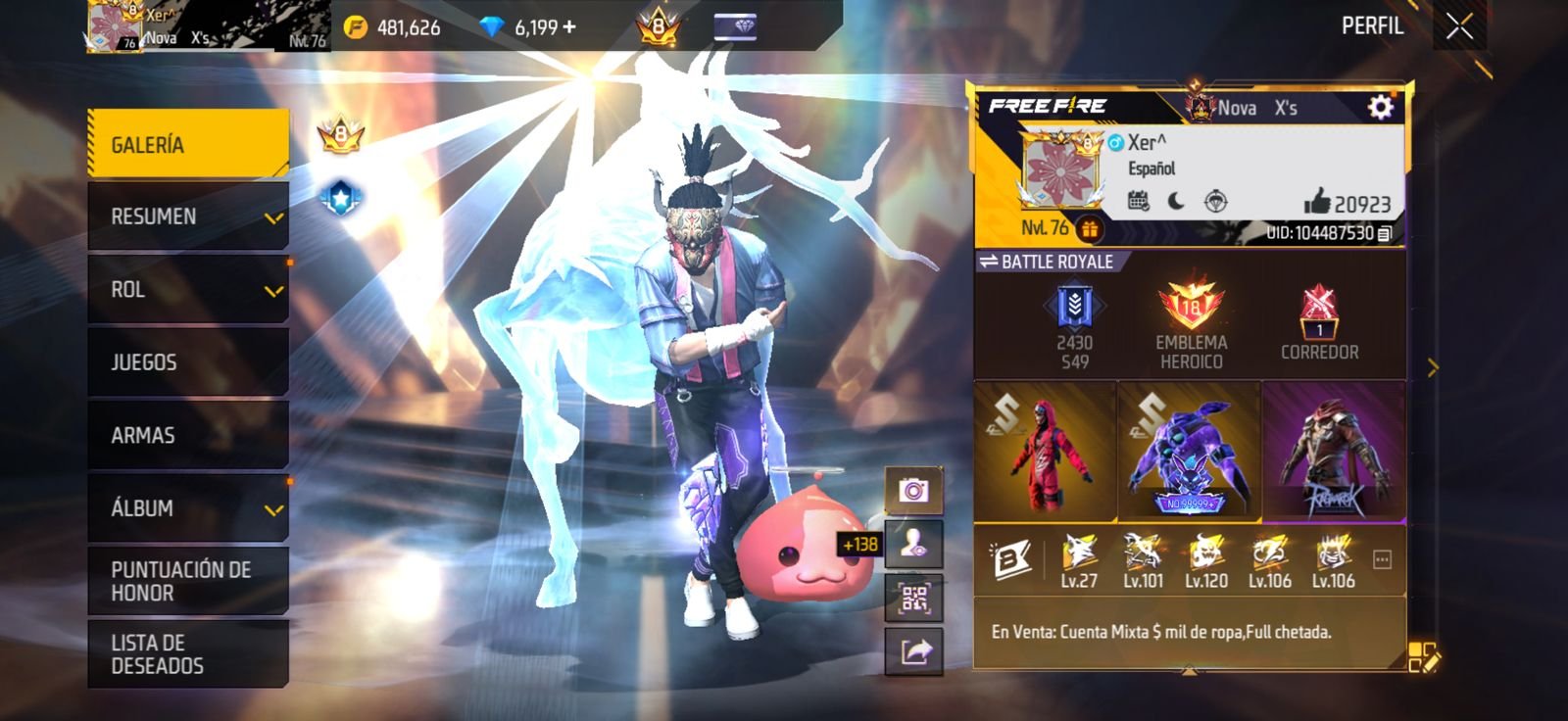Open the gift icon beside level 76
Screen dimensions: 1568x721
(x=1089, y=229)
